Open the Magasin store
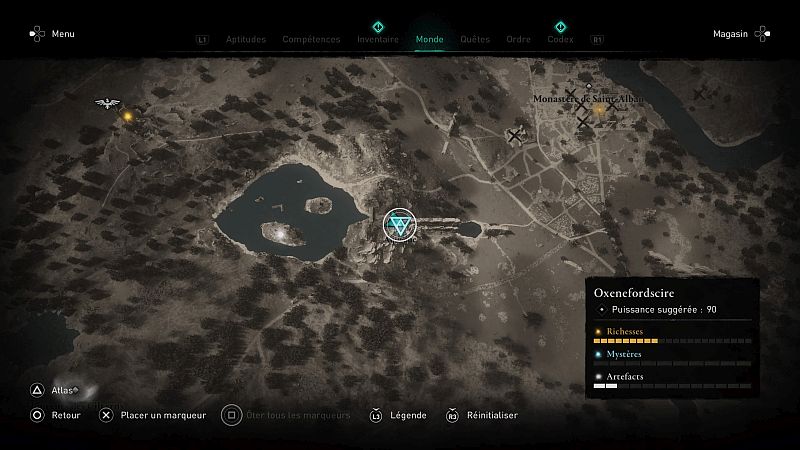 (x=731, y=34)
